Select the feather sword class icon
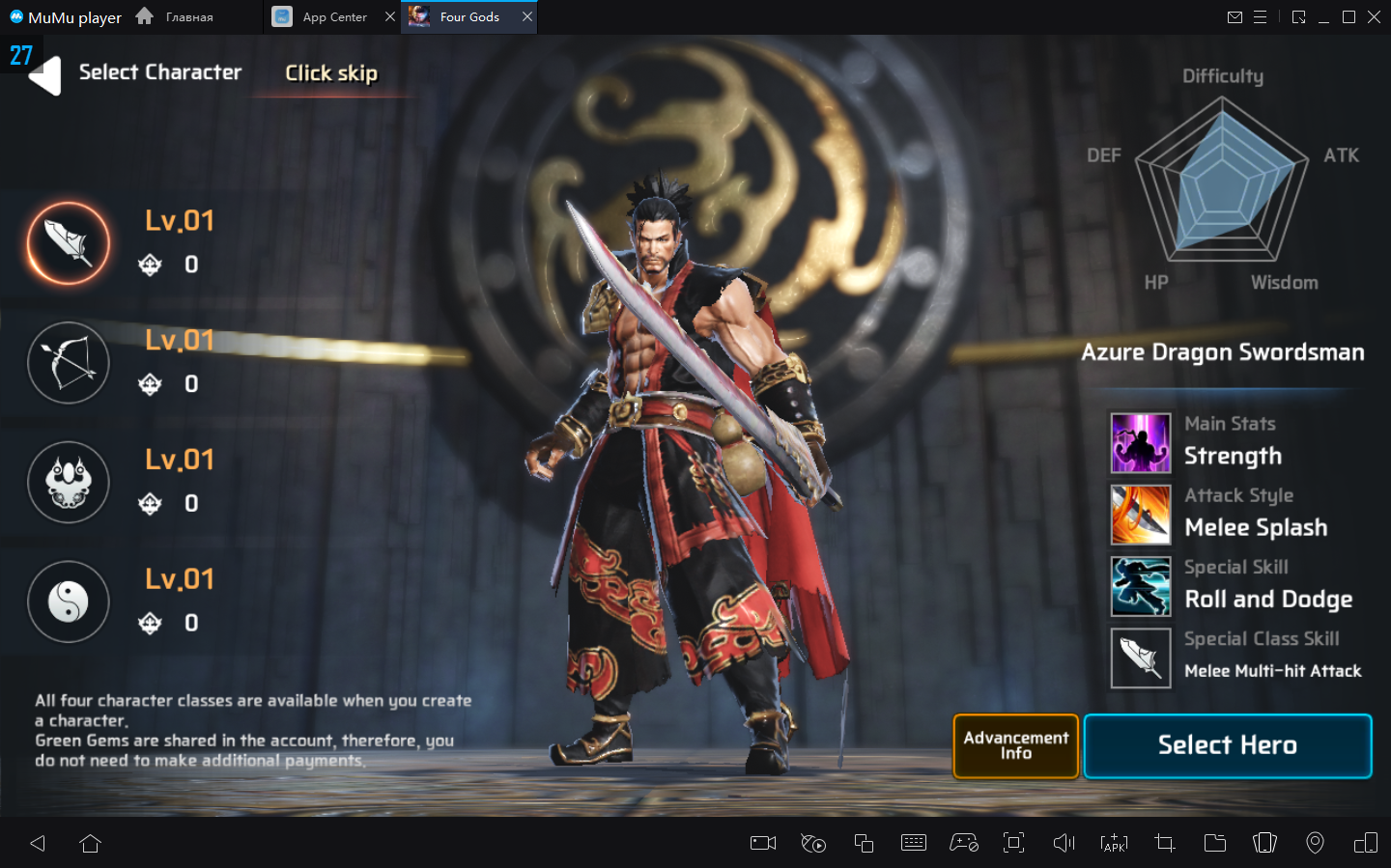The height and width of the screenshot is (868, 1391). click(69, 243)
